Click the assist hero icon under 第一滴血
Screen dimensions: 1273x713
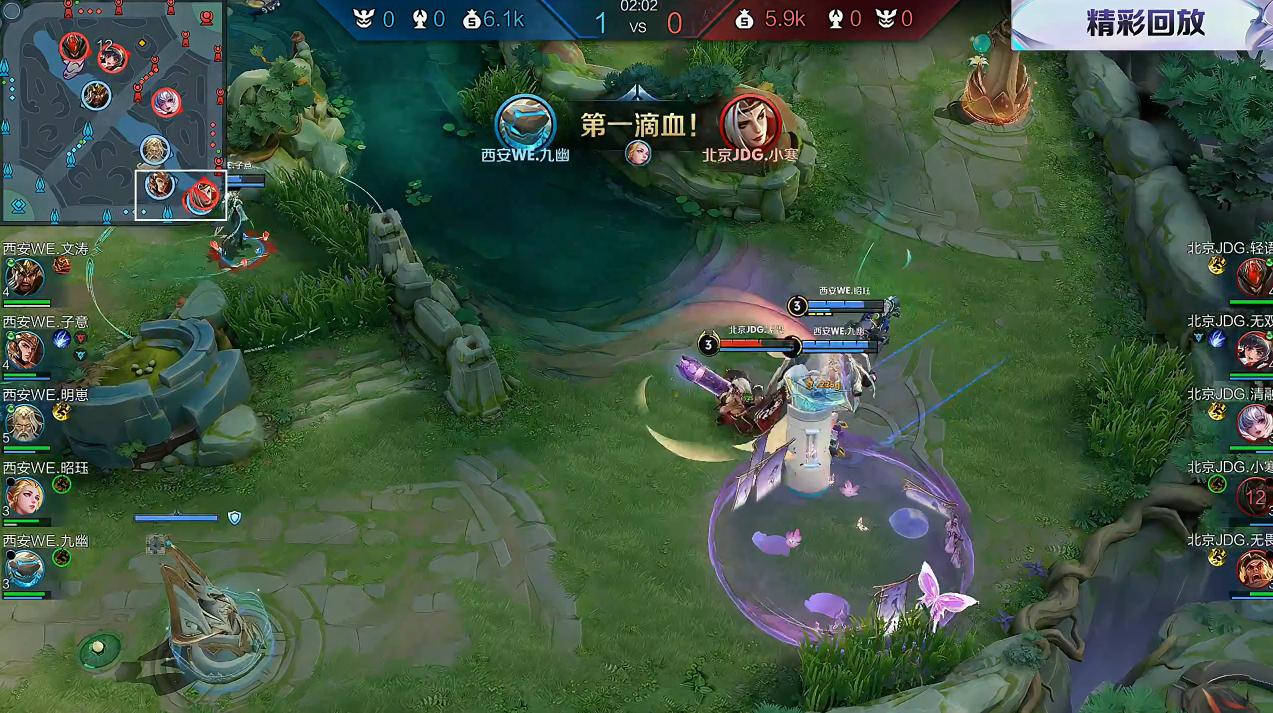pos(638,152)
